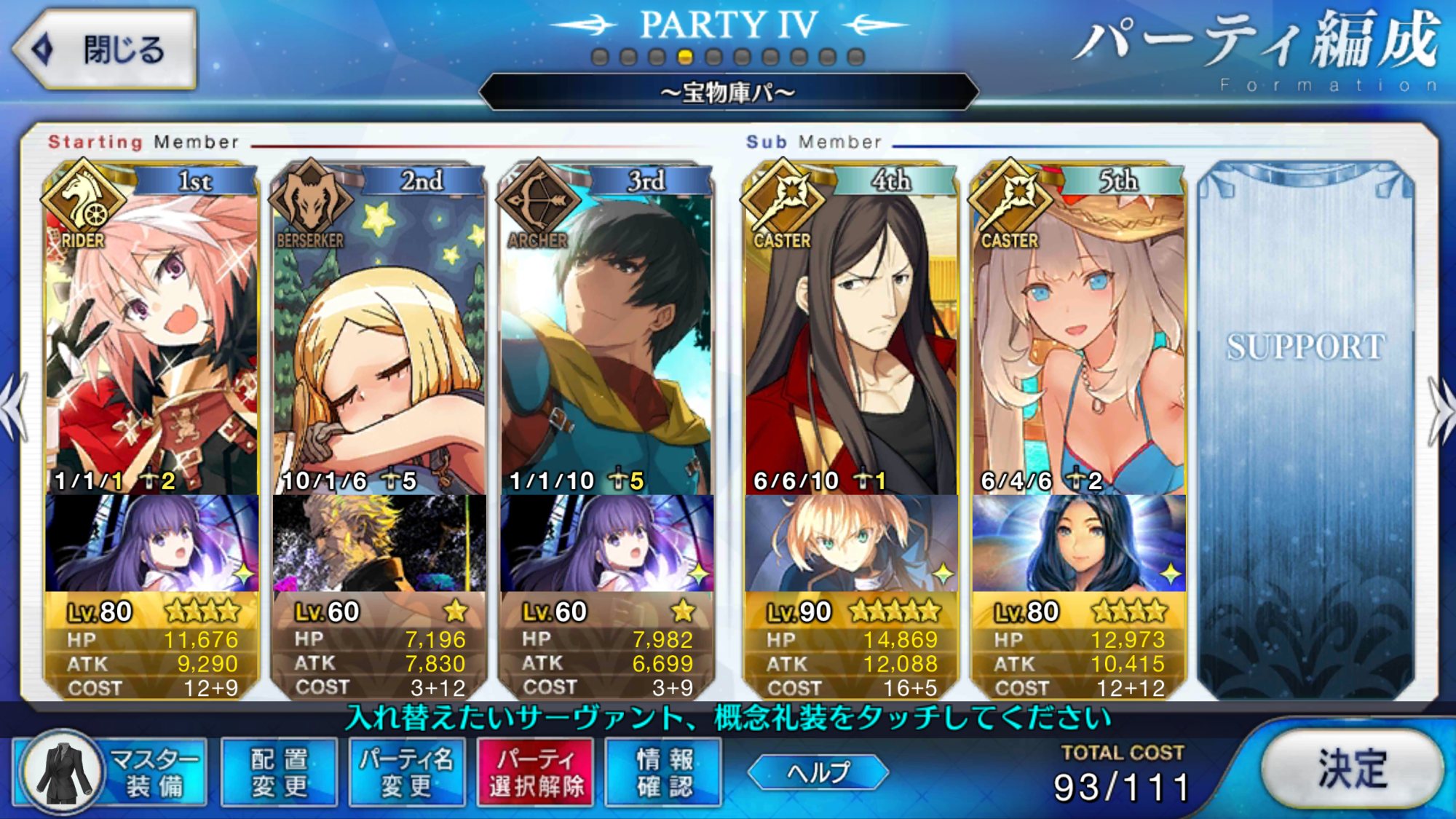Jump to the first party page dot

(x=600, y=57)
